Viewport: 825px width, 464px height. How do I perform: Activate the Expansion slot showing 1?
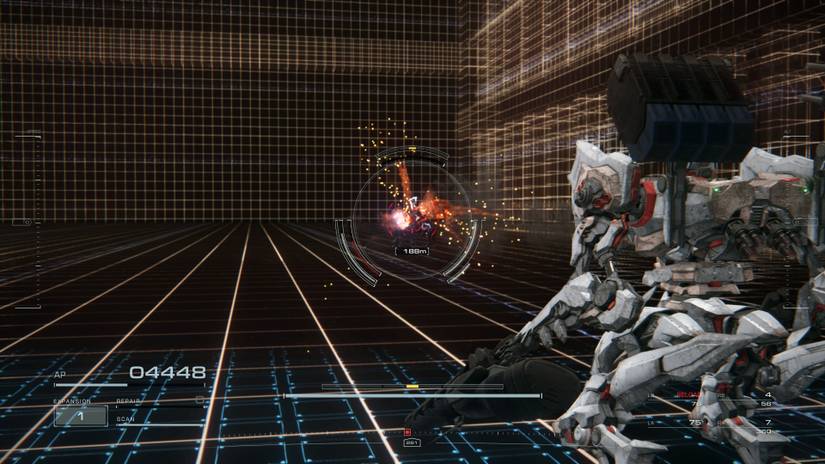coord(80,415)
